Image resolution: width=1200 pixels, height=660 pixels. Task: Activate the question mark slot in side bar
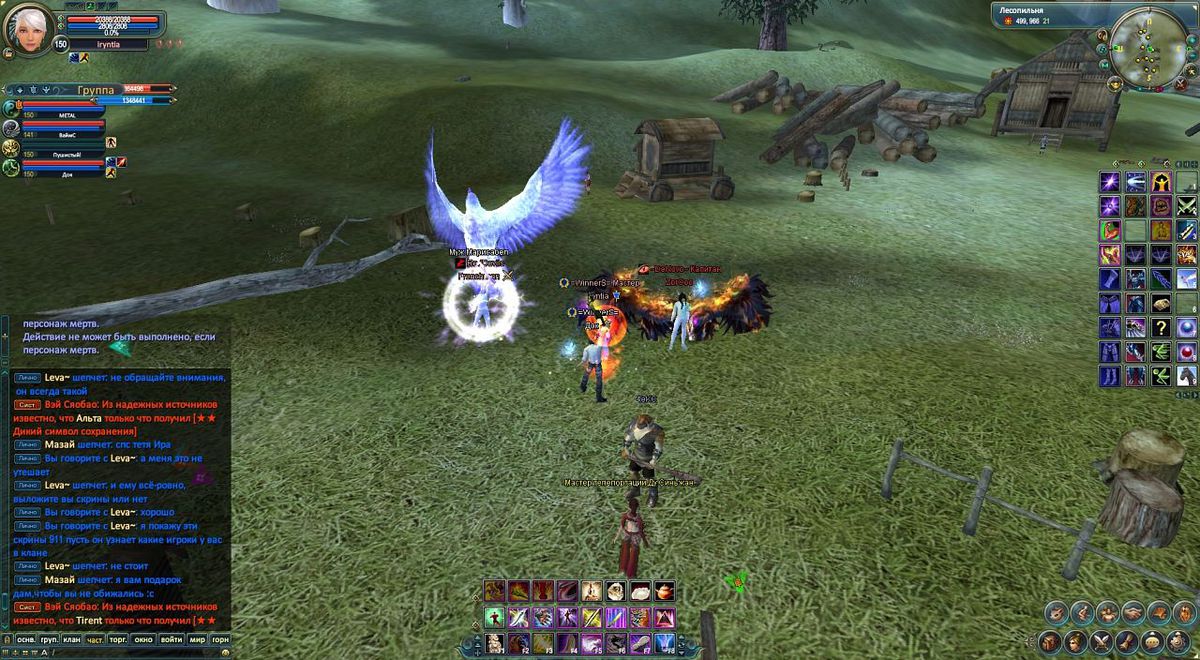click(1160, 327)
